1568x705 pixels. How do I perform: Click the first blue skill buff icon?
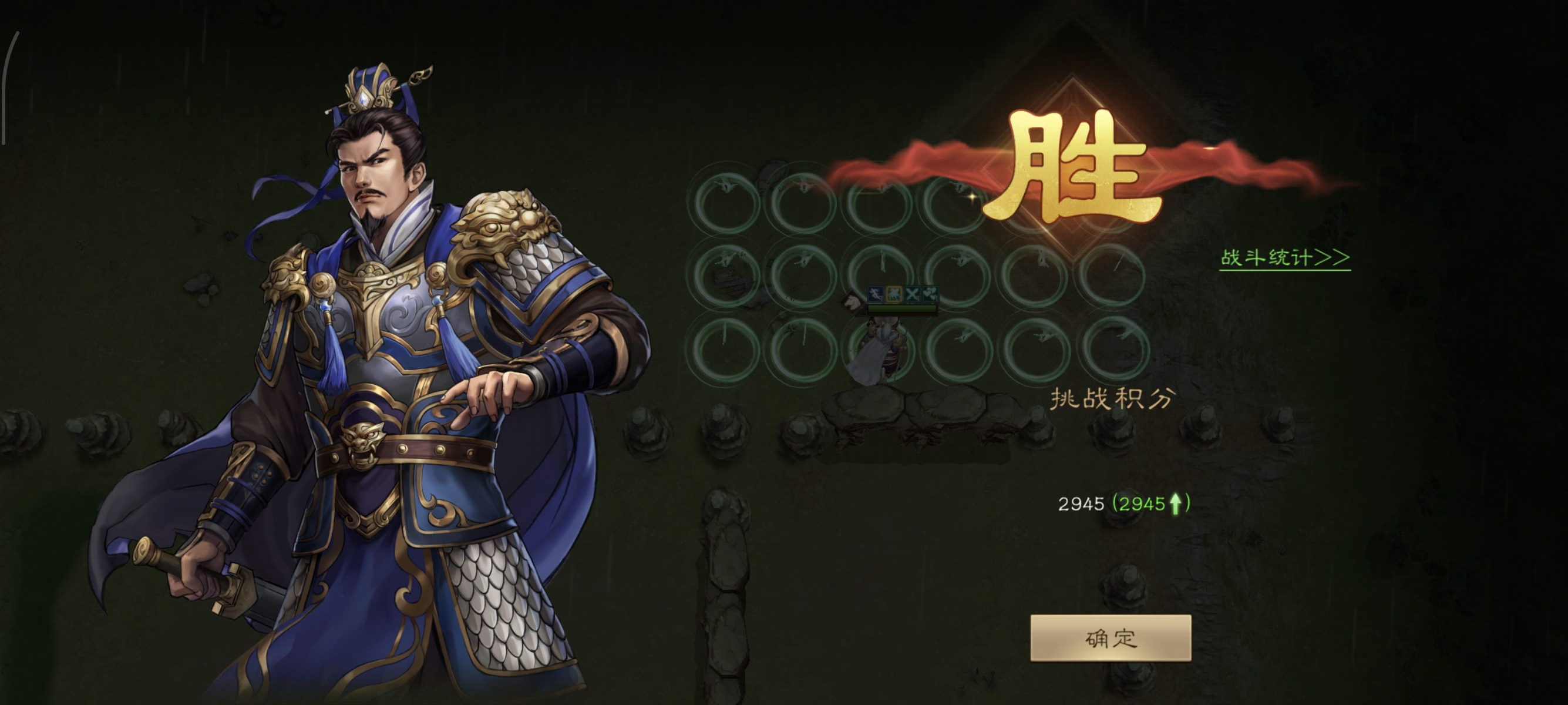[876, 294]
